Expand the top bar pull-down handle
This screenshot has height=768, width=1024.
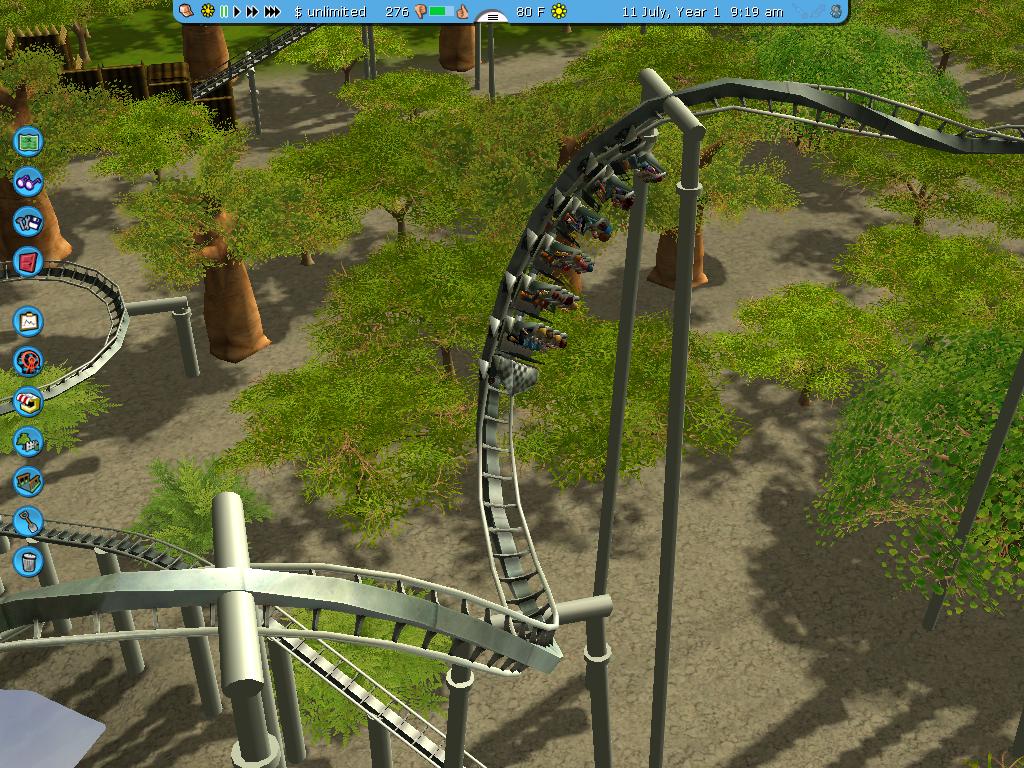coord(491,16)
